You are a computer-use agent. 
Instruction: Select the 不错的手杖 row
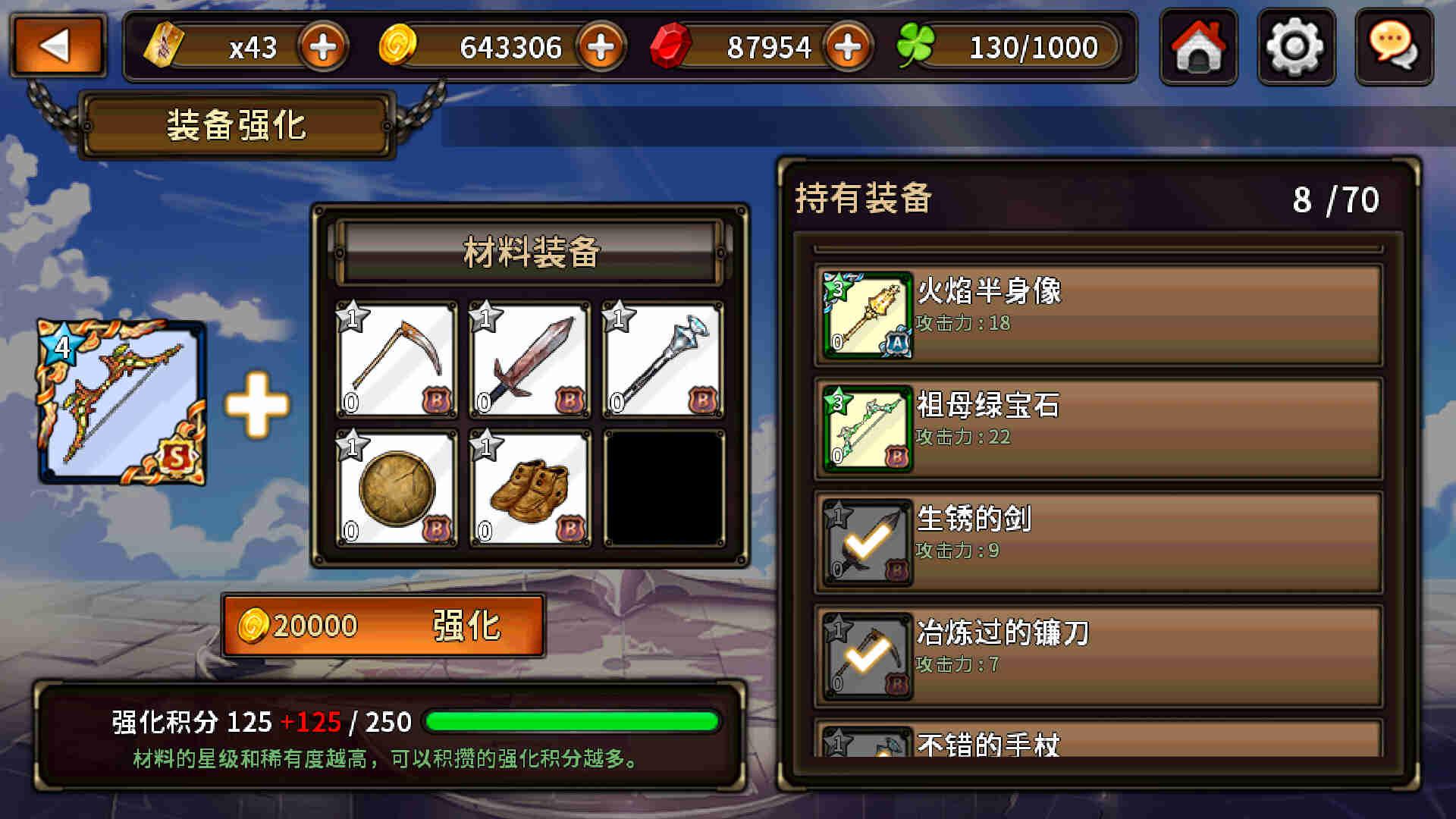[1098, 742]
